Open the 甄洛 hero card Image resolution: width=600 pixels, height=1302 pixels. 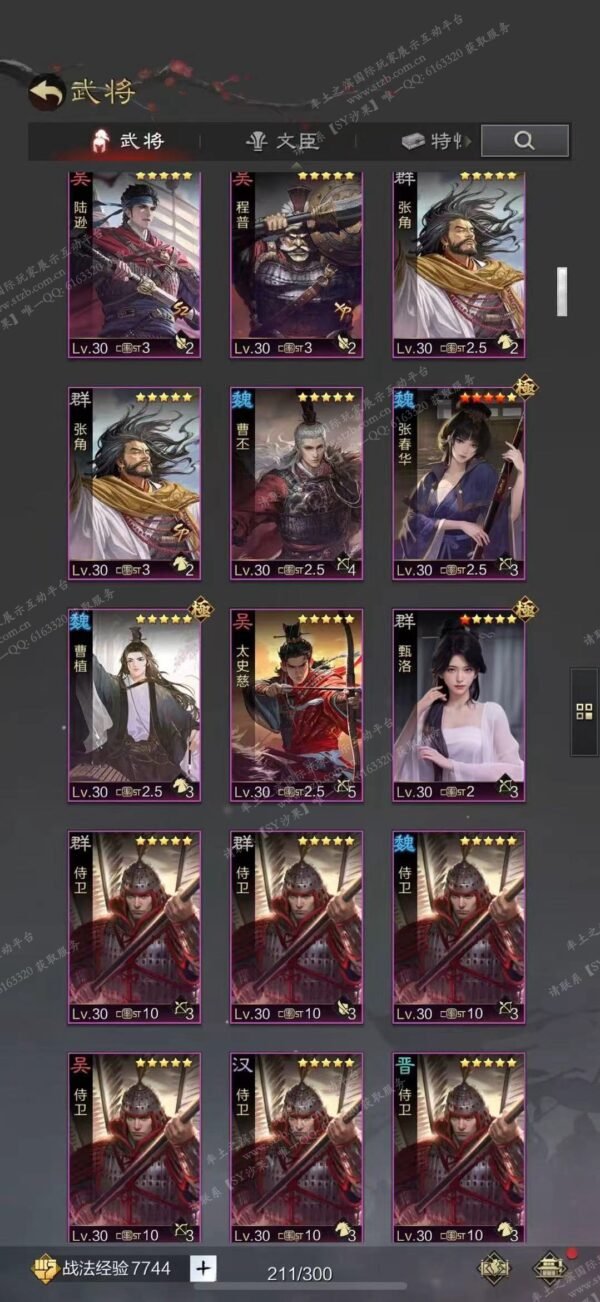click(x=458, y=706)
